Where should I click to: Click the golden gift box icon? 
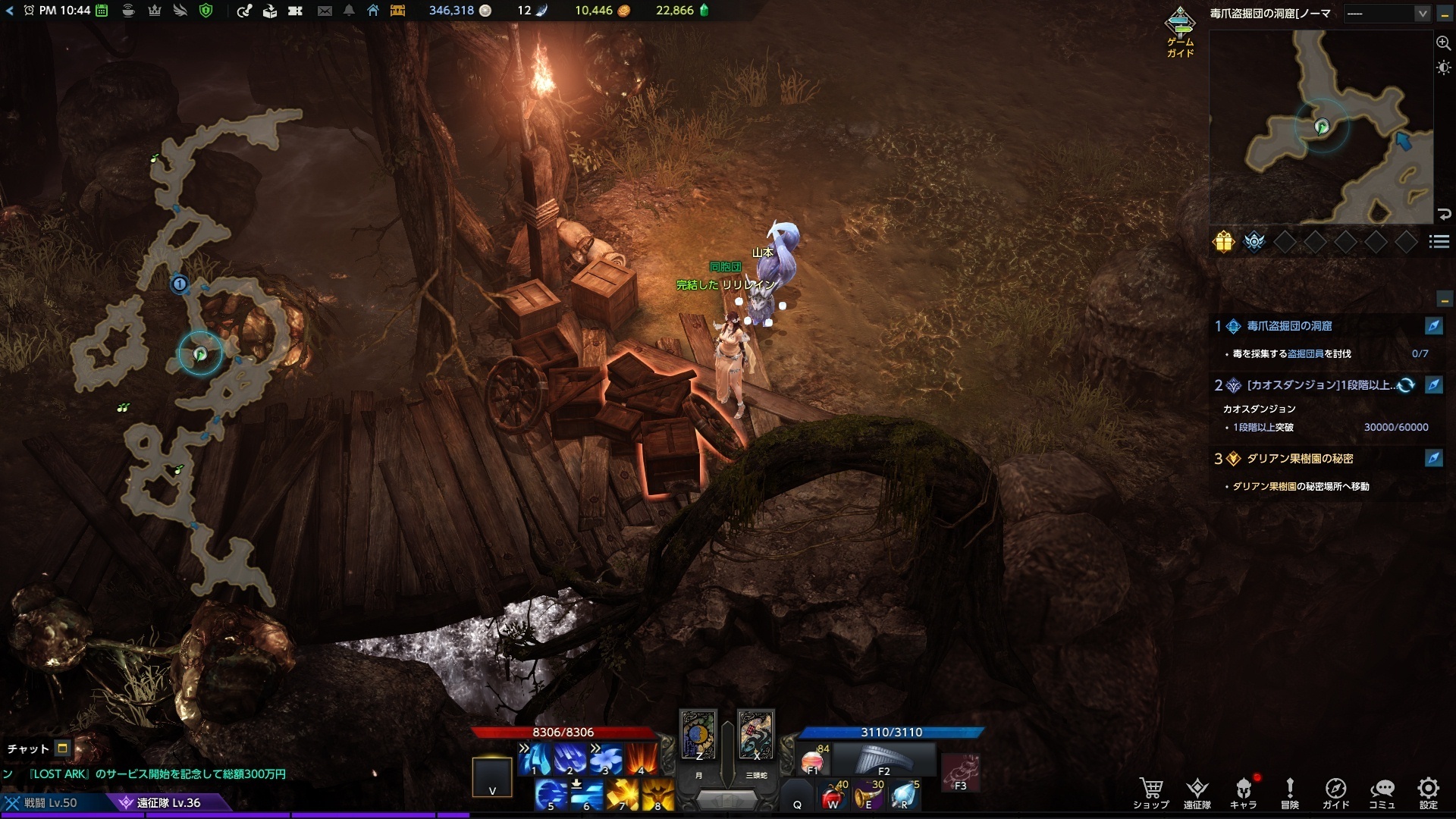coord(1223,241)
